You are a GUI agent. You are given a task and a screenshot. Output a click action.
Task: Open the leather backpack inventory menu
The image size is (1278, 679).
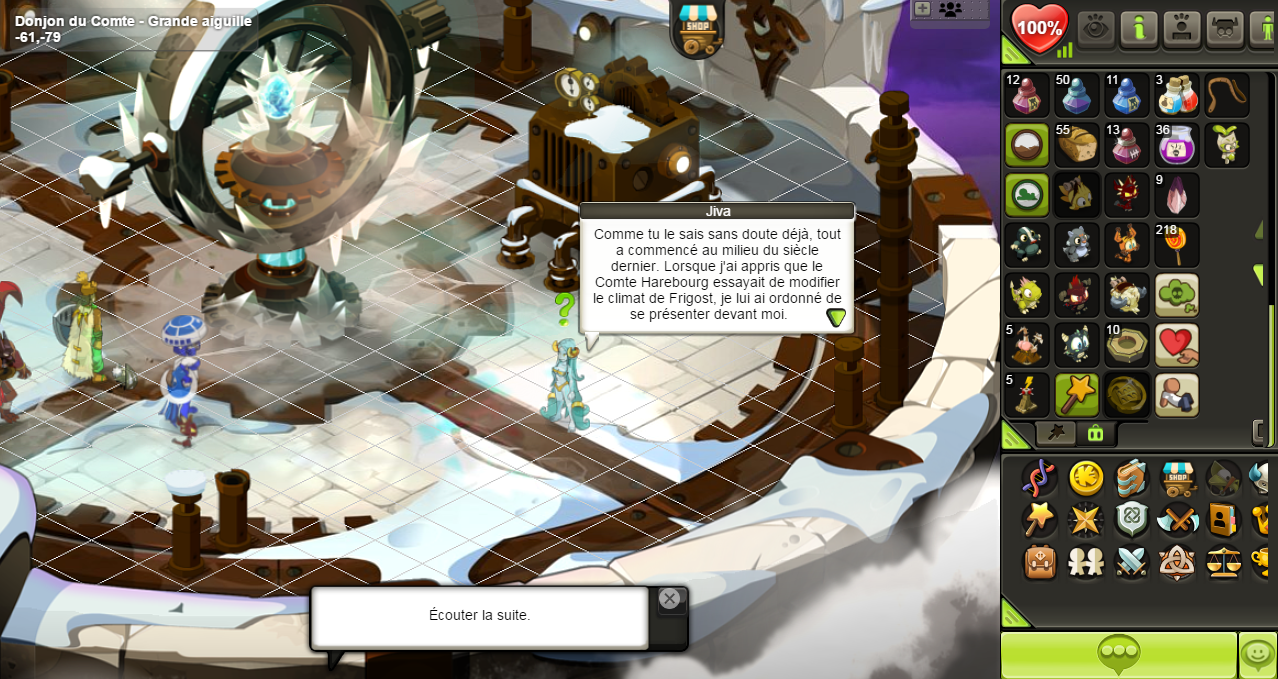[x=1040, y=561]
